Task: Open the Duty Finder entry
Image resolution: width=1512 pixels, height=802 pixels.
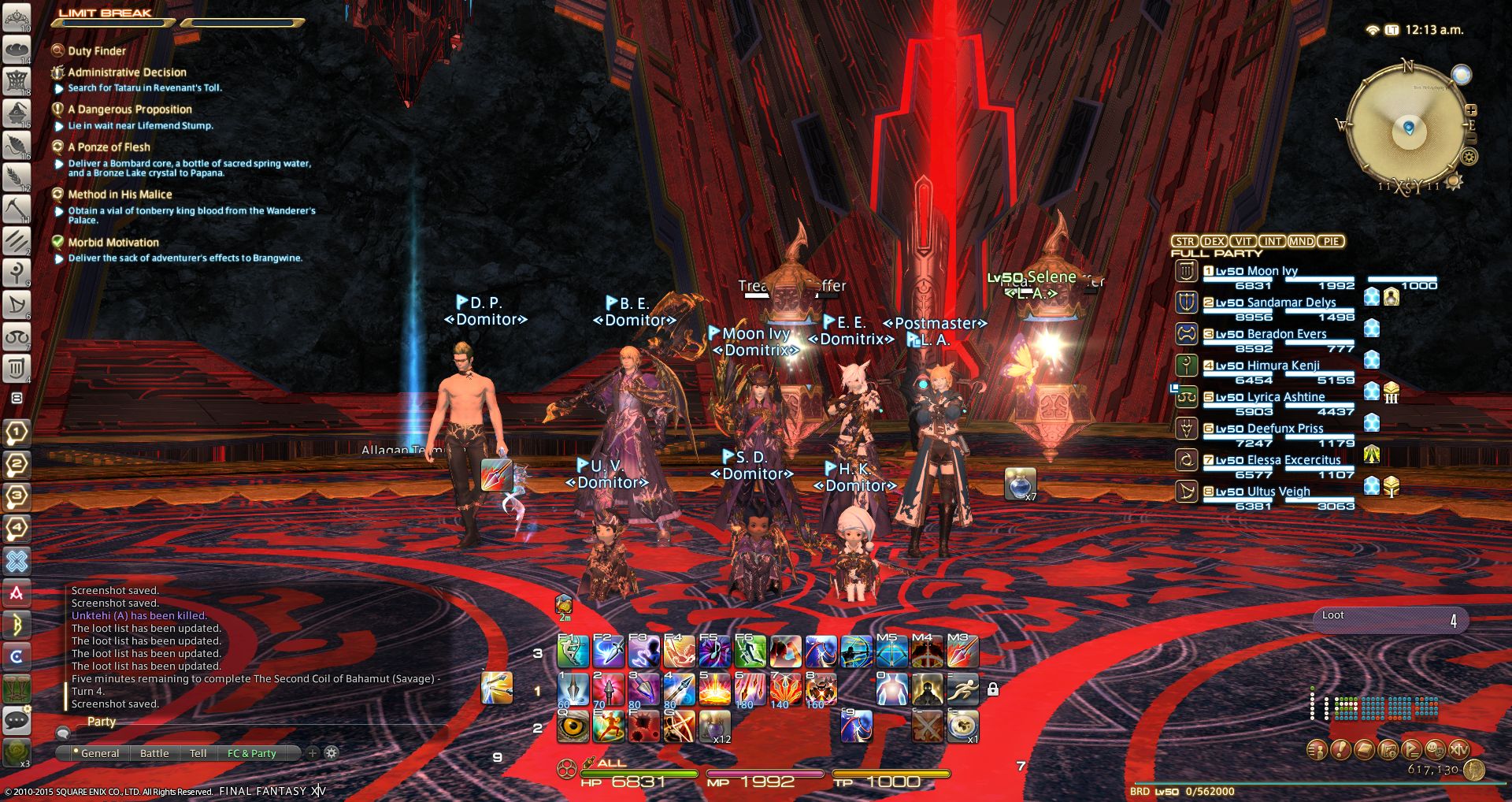Action: pos(96,51)
